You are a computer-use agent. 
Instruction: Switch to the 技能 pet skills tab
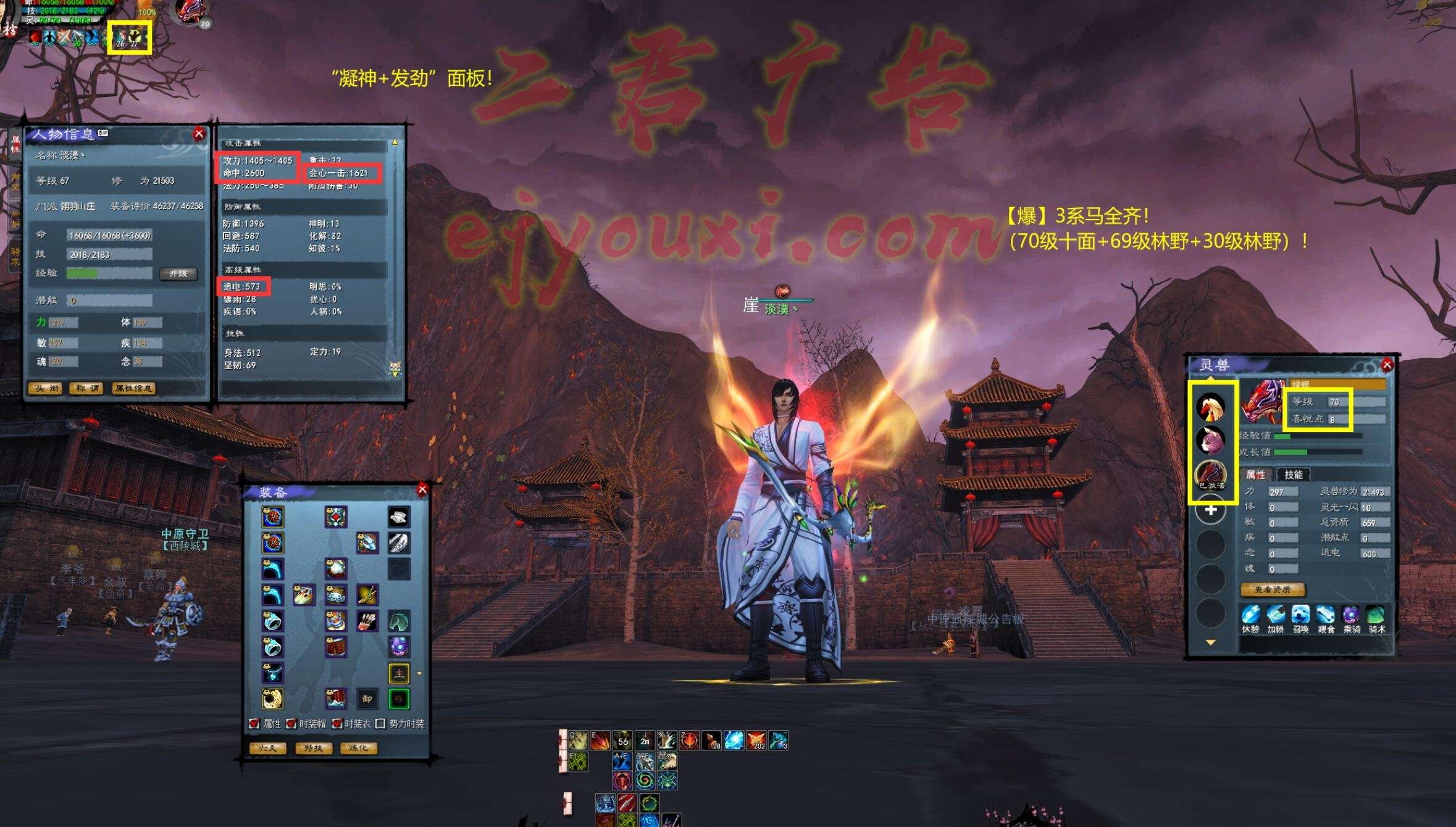(1293, 475)
